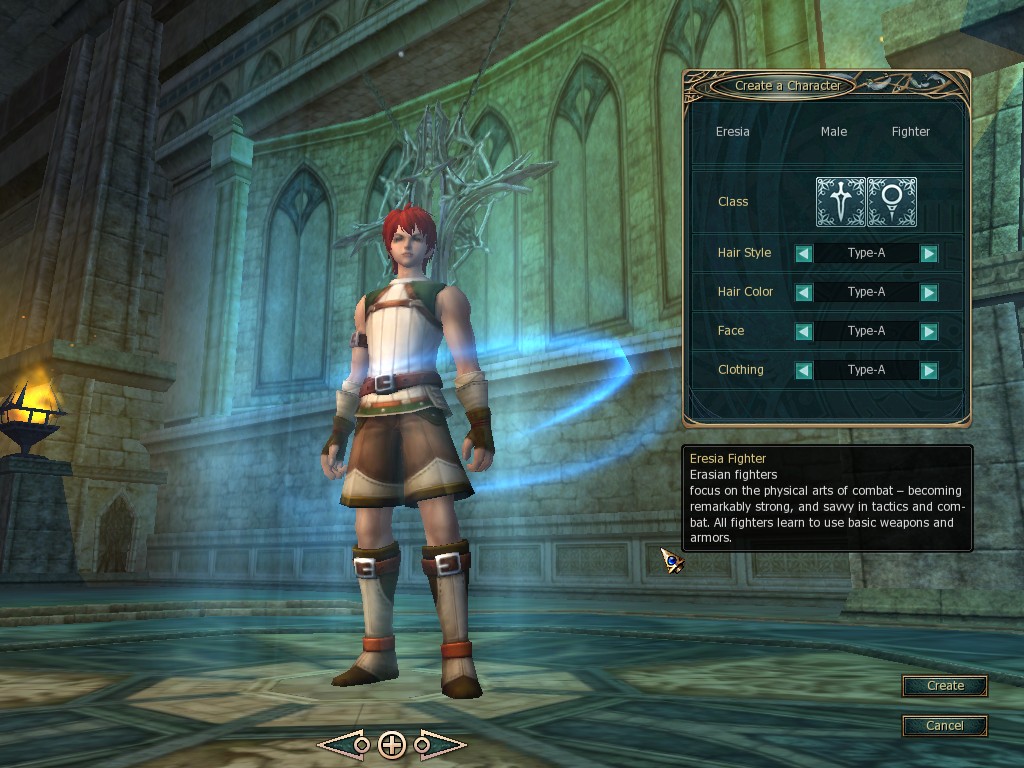Select the previous Hair Color
1024x768 pixels.
pyautogui.click(x=803, y=292)
